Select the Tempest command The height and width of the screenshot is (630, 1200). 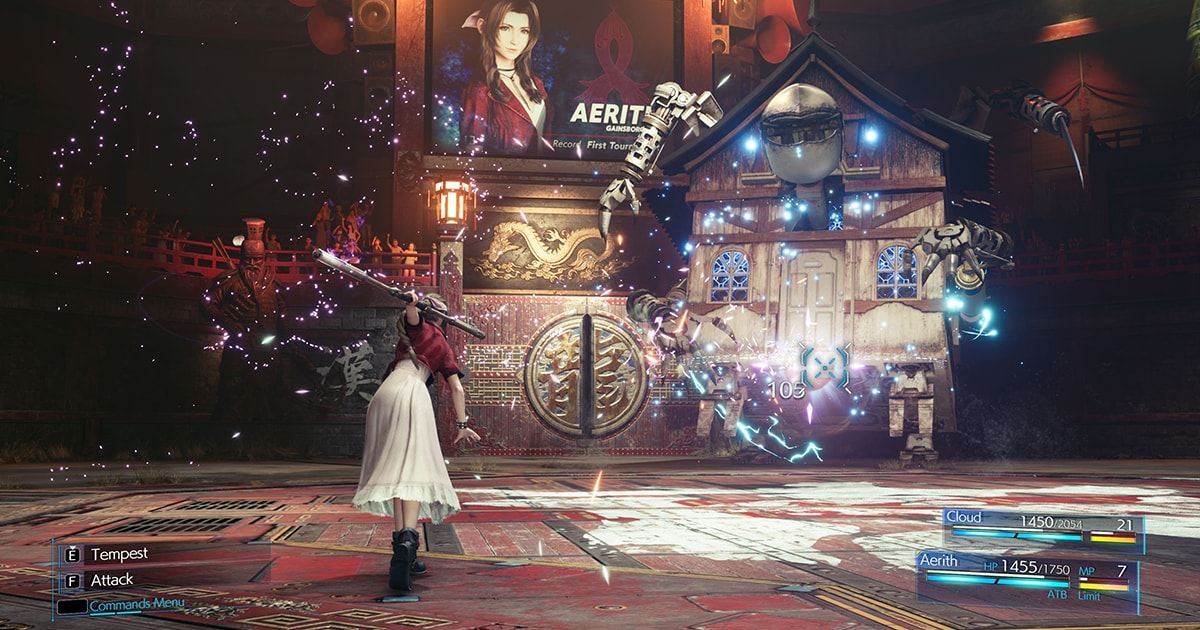point(118,554)
